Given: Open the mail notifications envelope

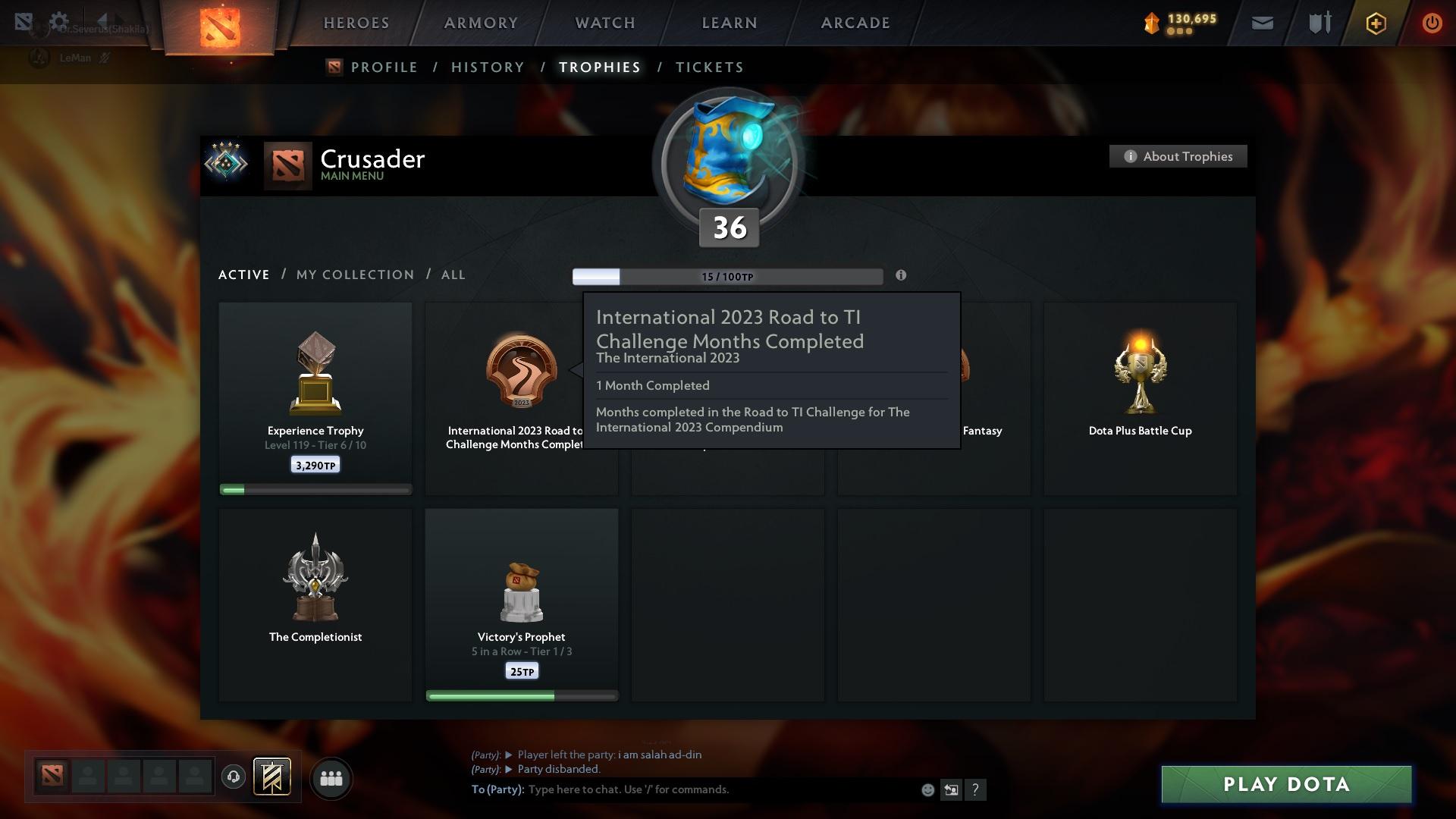Looking at the screenshot, I should click(x=1262, y=23).
